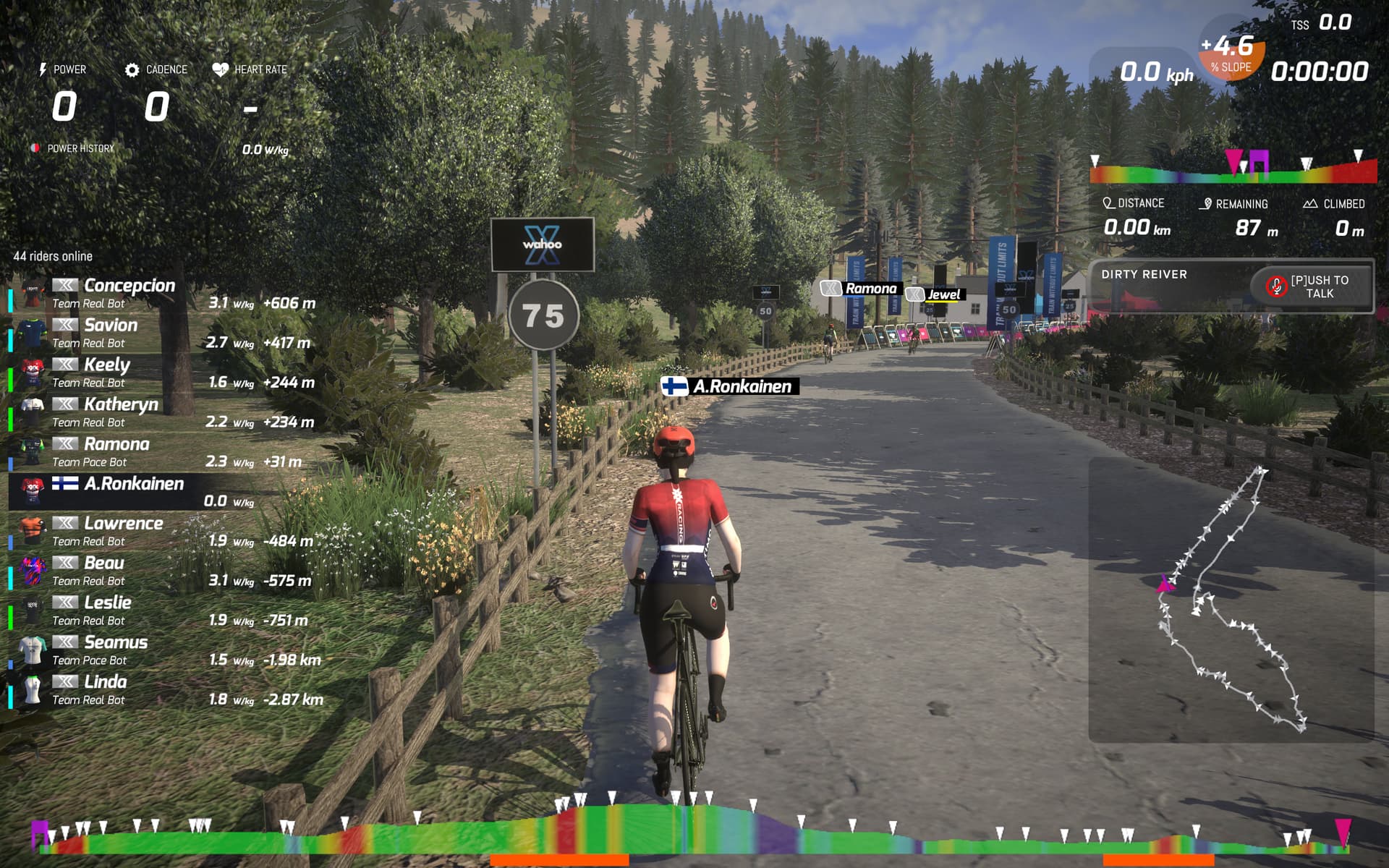Select Linda at the bottom of the list

click(x=163, y=691)
